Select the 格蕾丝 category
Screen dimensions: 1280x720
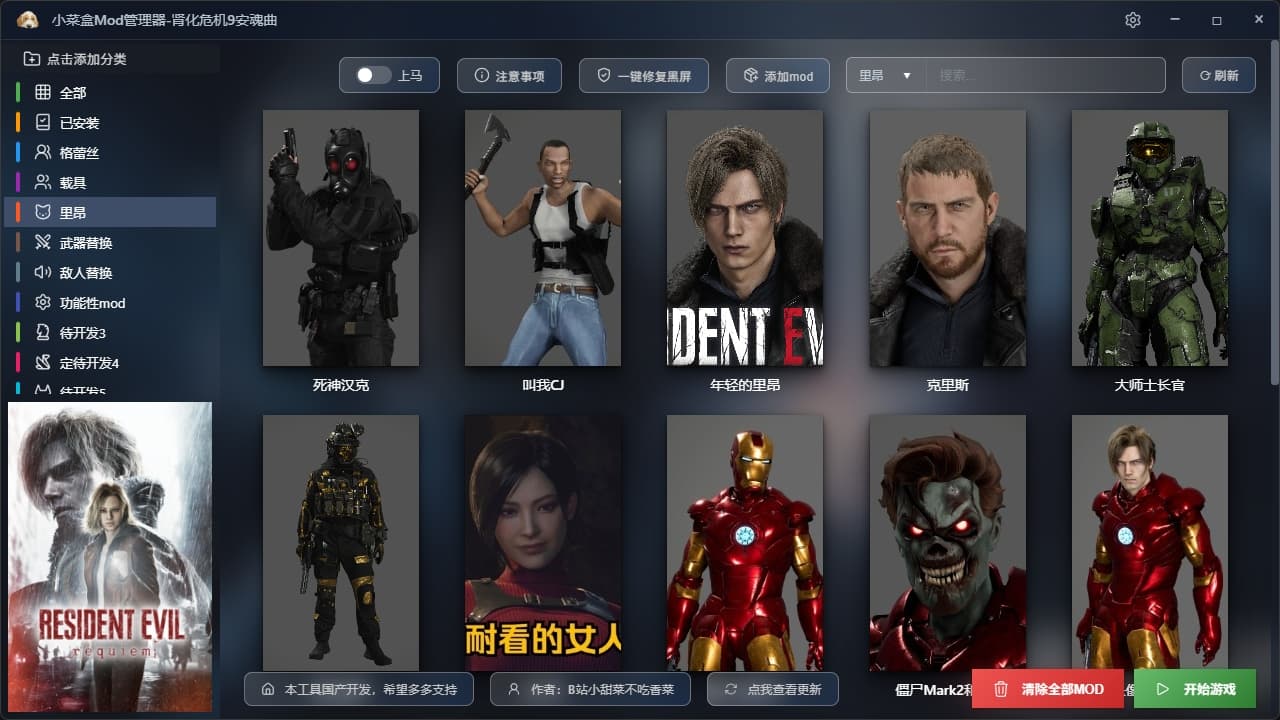[x=79, y=153]
